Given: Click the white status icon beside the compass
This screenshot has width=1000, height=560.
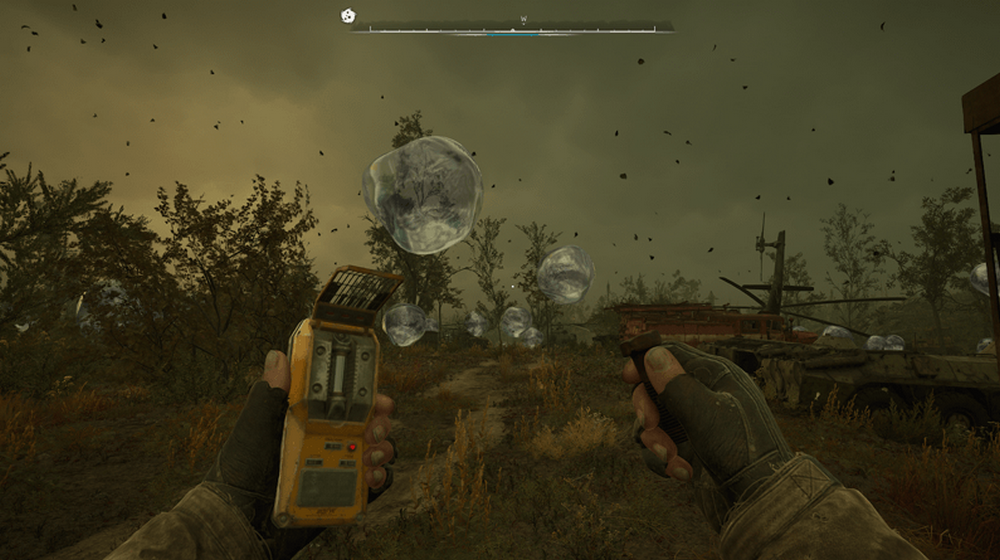Looking at the screenshot, I should (347, 16).
